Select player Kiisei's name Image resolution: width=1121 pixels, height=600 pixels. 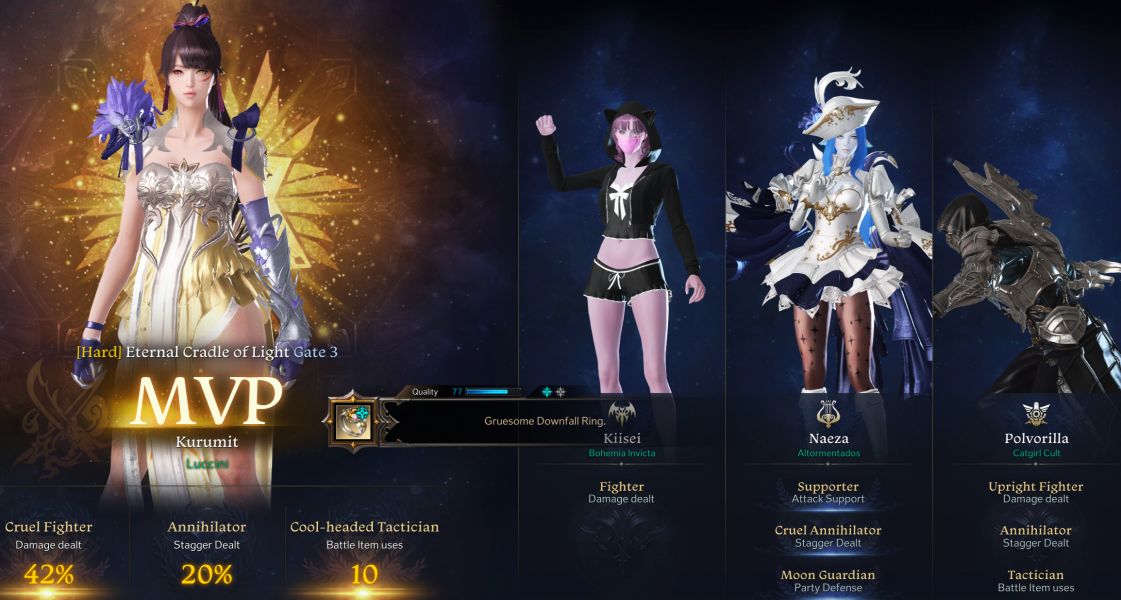coord(622,438)
